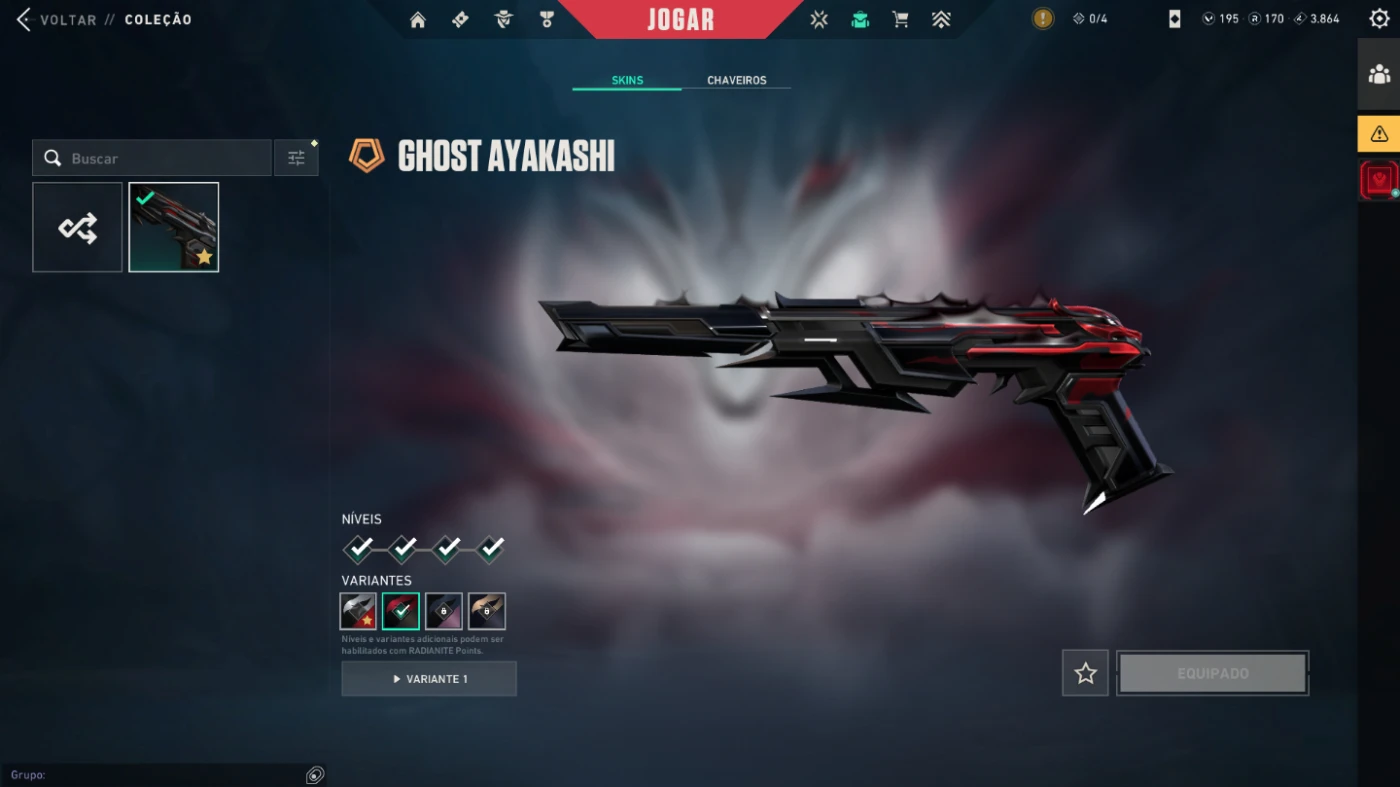Click the Equipado button
Screen dimensions: 1400x787
1212,673
